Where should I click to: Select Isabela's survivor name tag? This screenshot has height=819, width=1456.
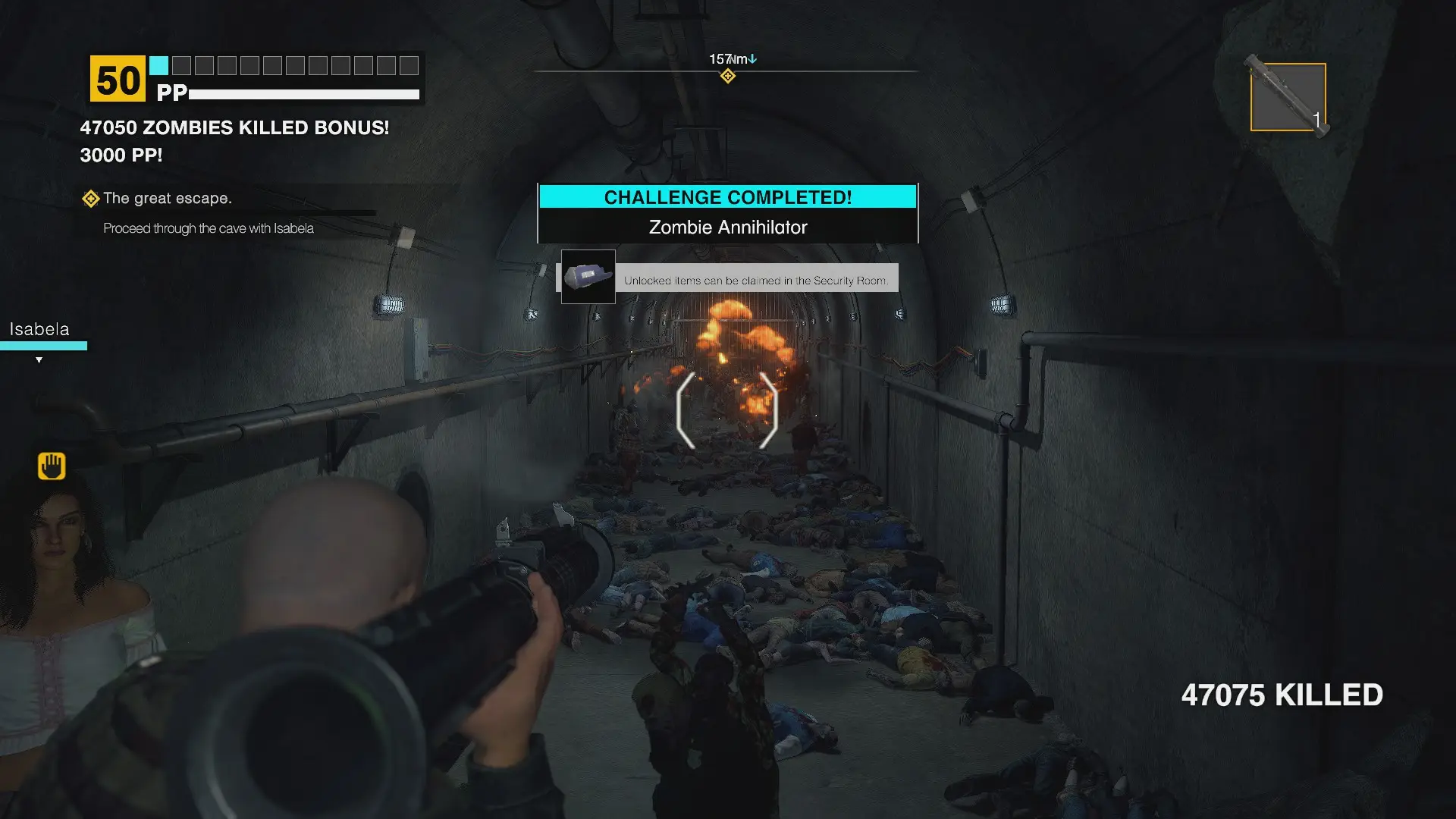[x=39, y=329]
